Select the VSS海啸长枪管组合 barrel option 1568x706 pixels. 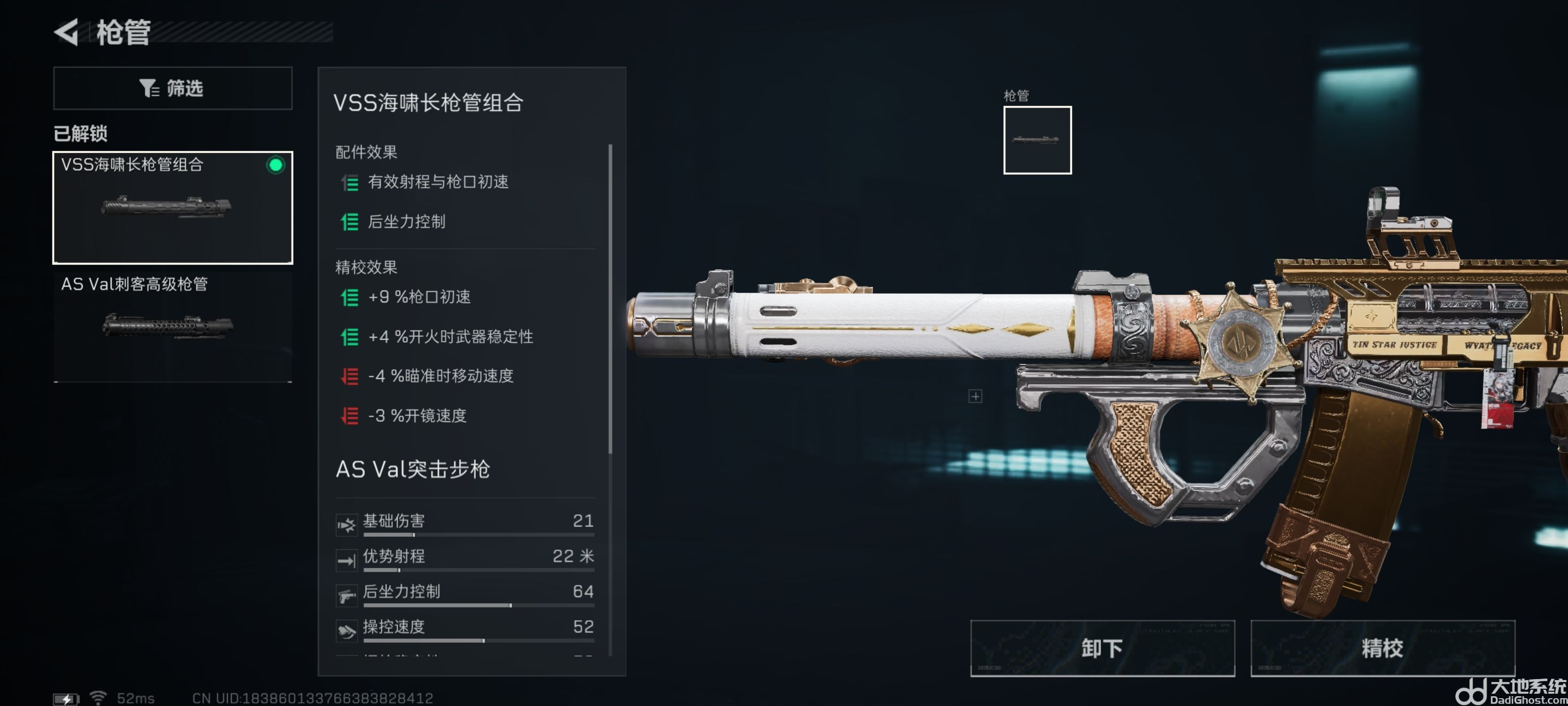[172, 207]
